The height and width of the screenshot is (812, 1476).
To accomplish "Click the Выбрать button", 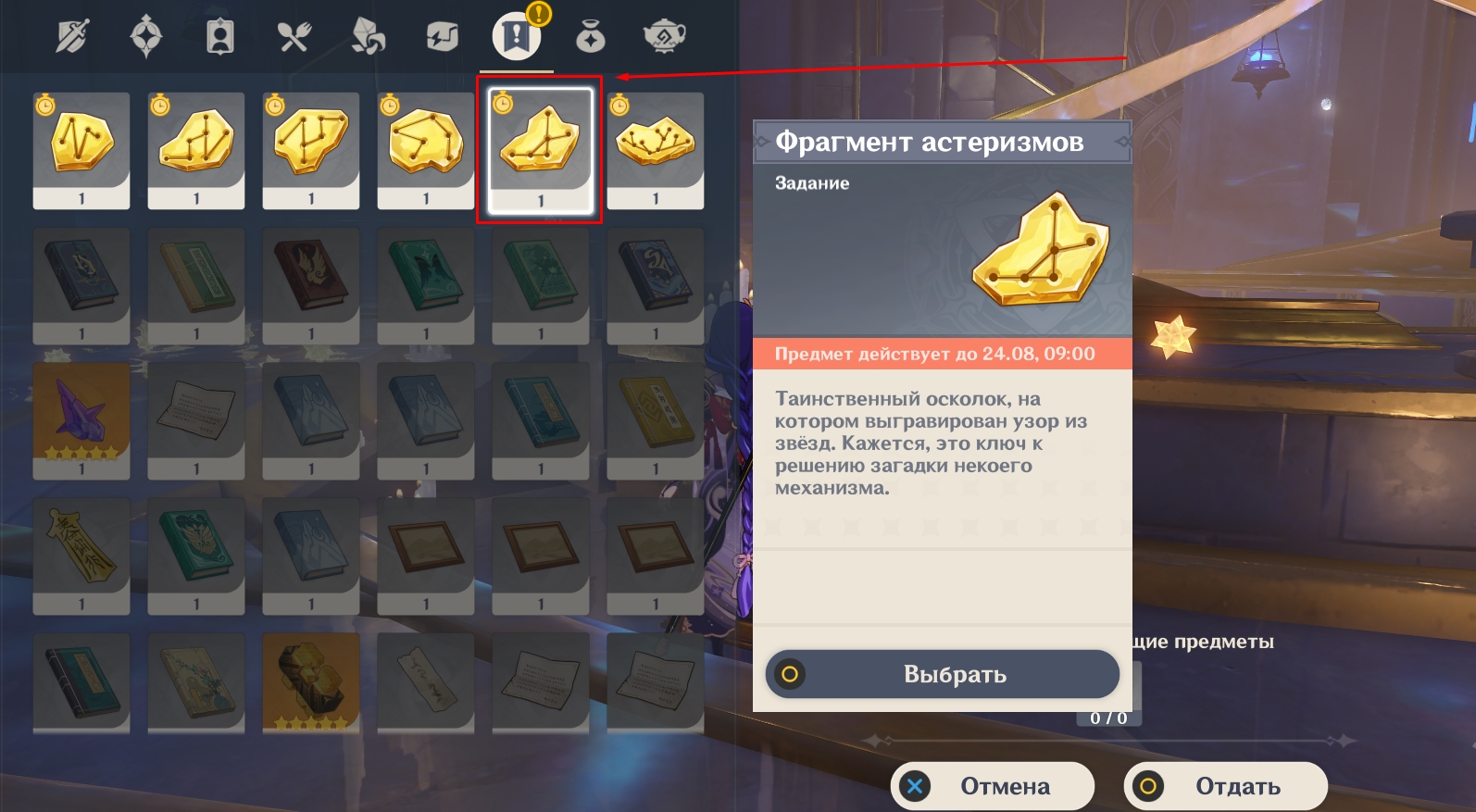I will 943,674.
